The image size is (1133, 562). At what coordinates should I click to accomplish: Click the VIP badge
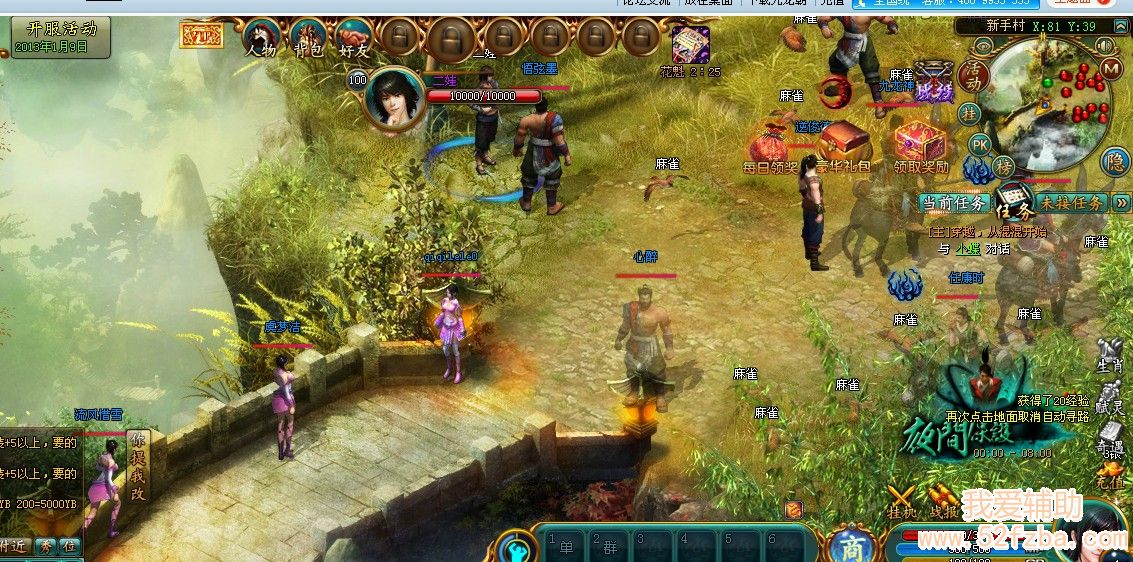200,37
